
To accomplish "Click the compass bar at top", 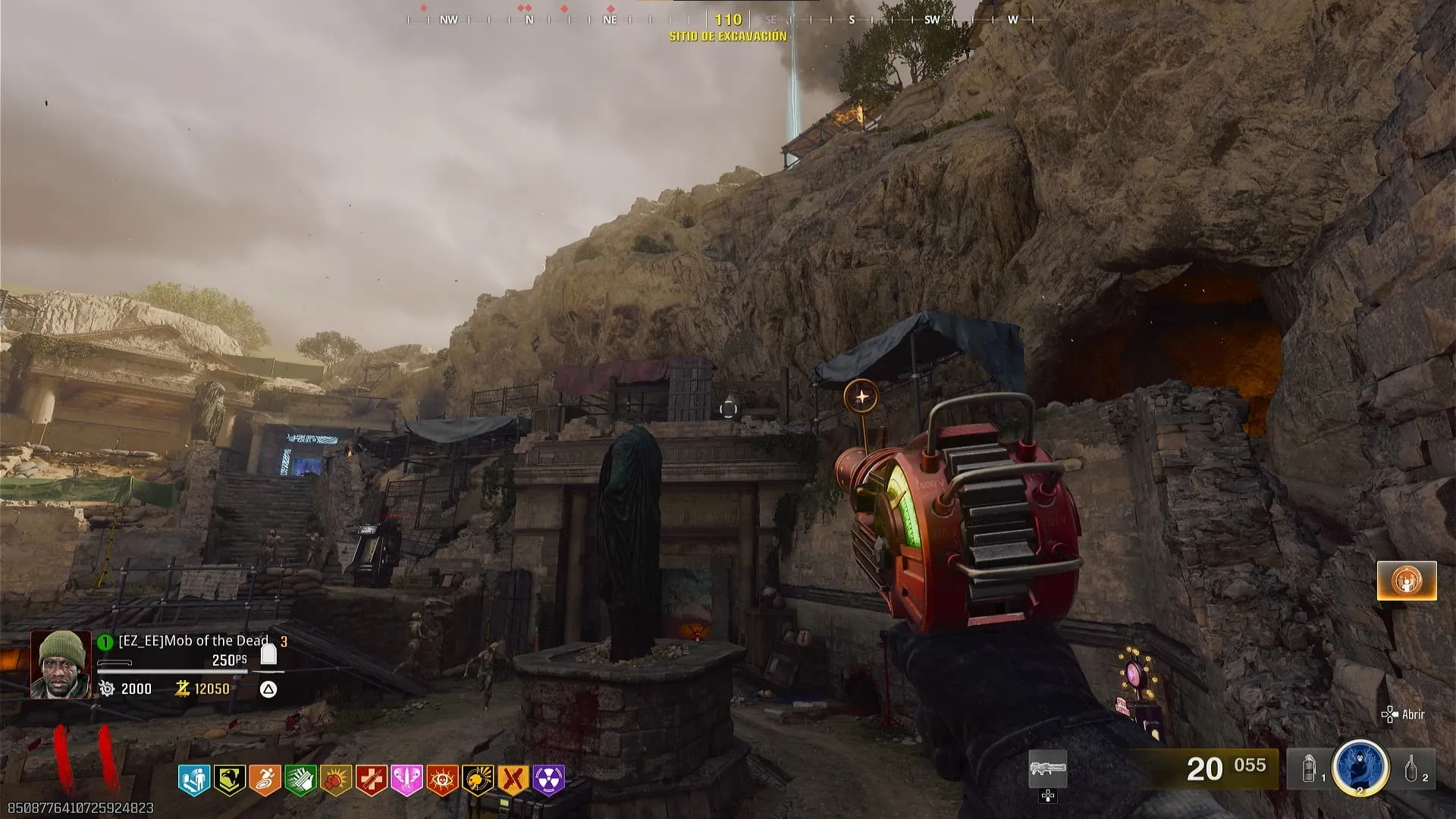I will [x=728, y=20].
